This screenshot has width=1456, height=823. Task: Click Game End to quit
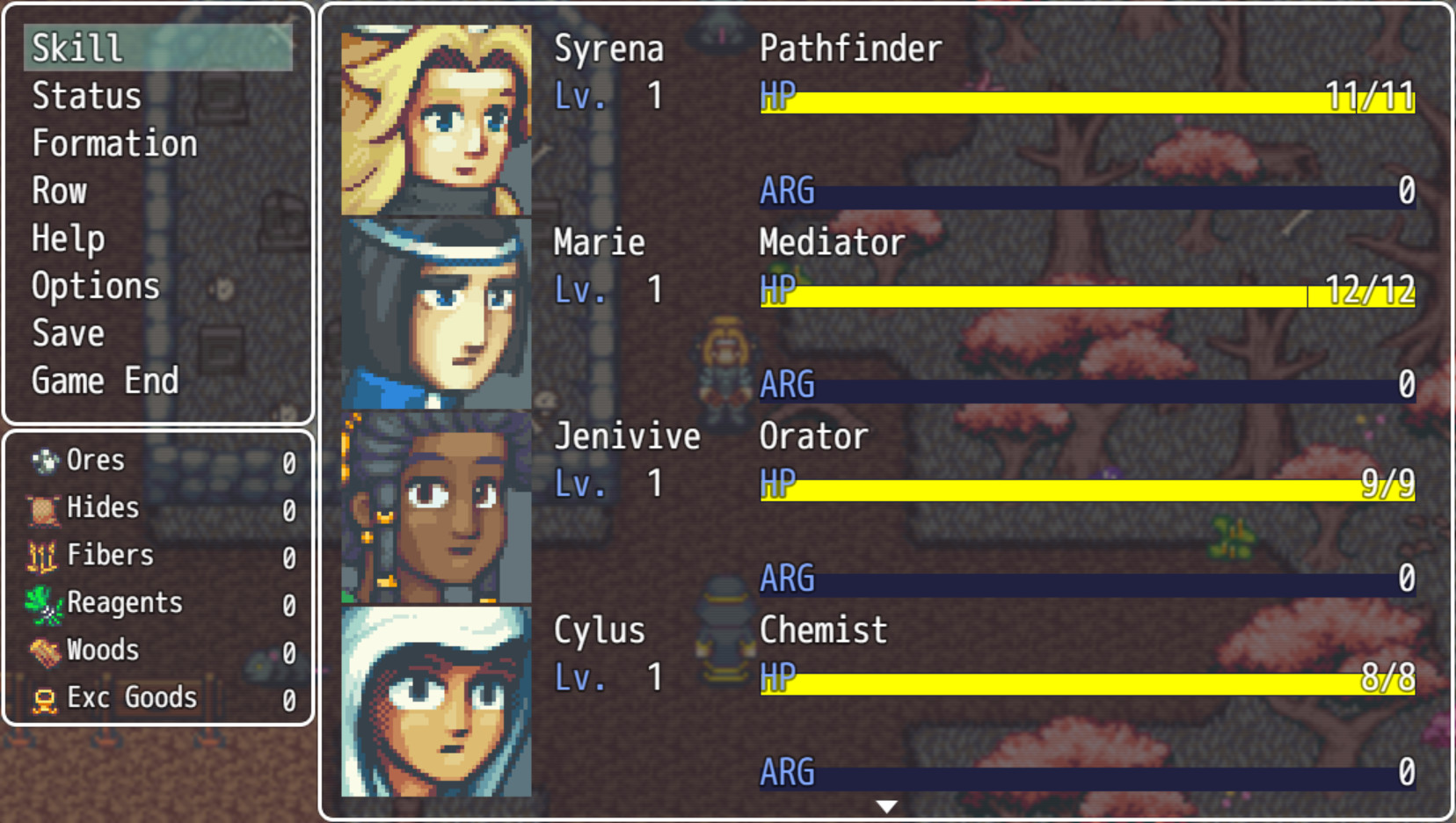pos(105,381)
